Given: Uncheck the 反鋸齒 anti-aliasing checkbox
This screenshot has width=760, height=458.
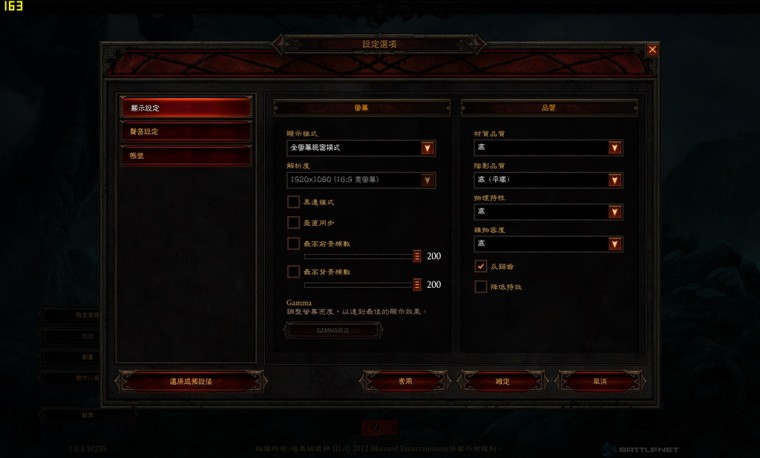Looking at the screenshot, I should click(x=481, y=266).
